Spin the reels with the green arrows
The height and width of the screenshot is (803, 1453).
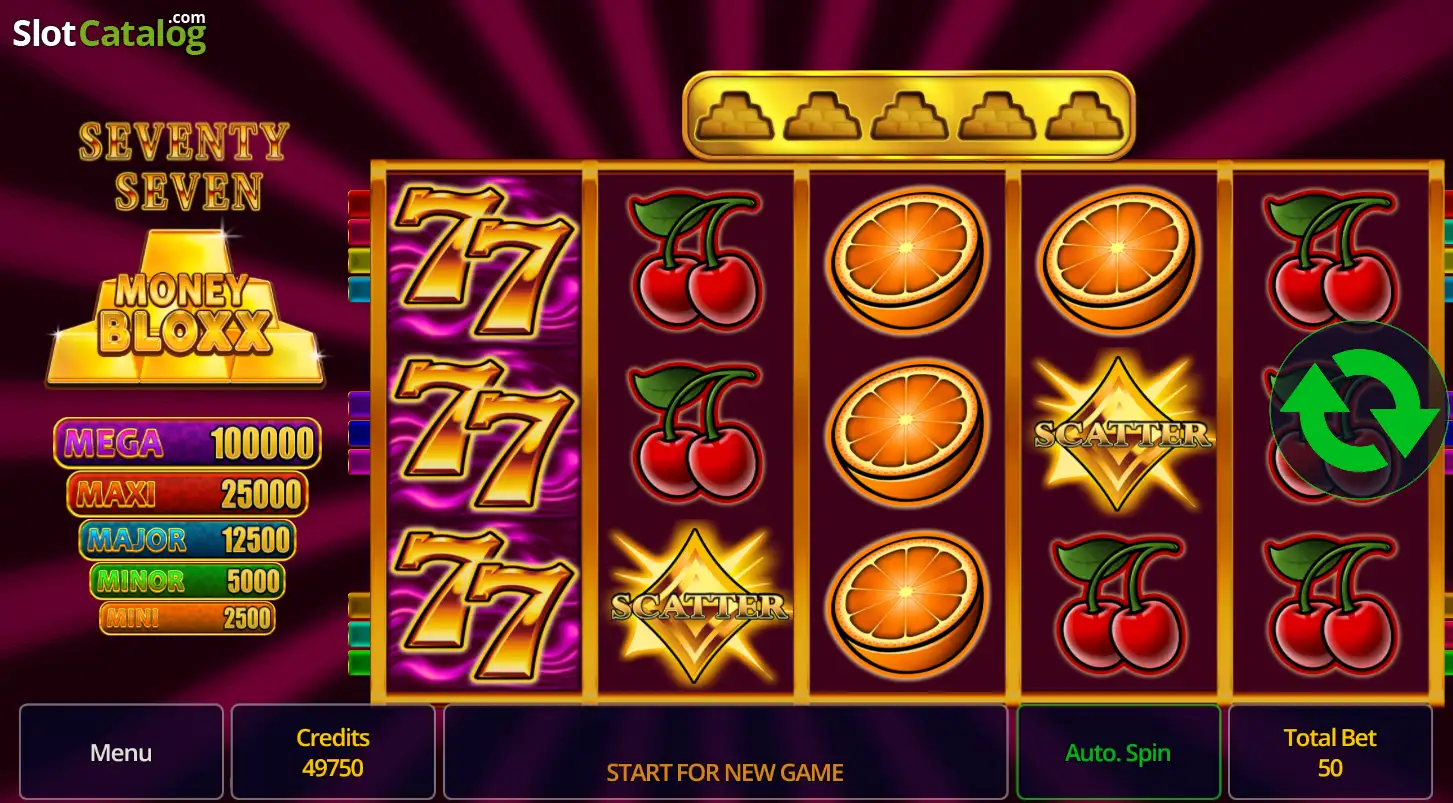pos(1358,410)
